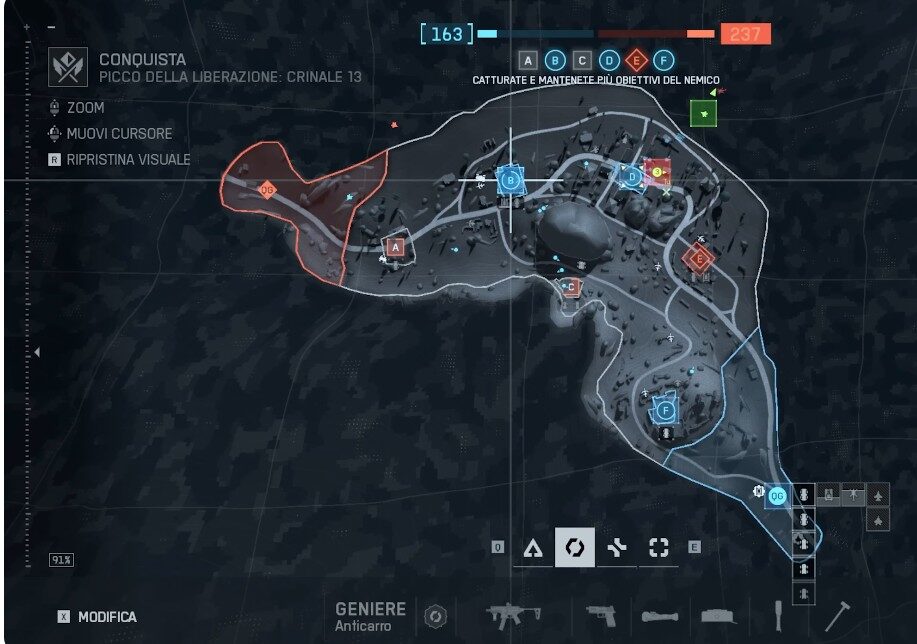The width and height of the screenshot is (917, 644).
Task: Open the Modifica loadout editor
Action: 96,617
